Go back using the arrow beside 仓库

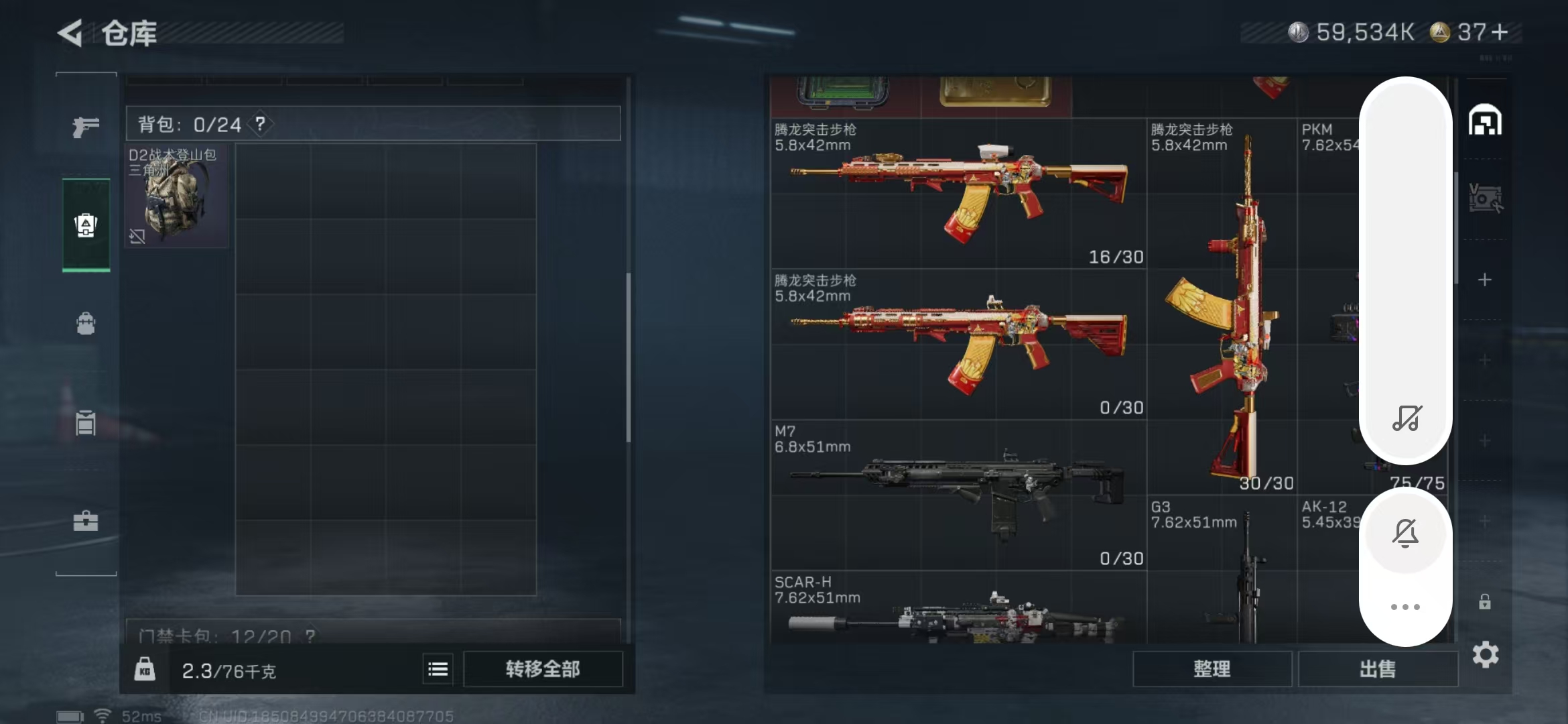tap(70, 32)
